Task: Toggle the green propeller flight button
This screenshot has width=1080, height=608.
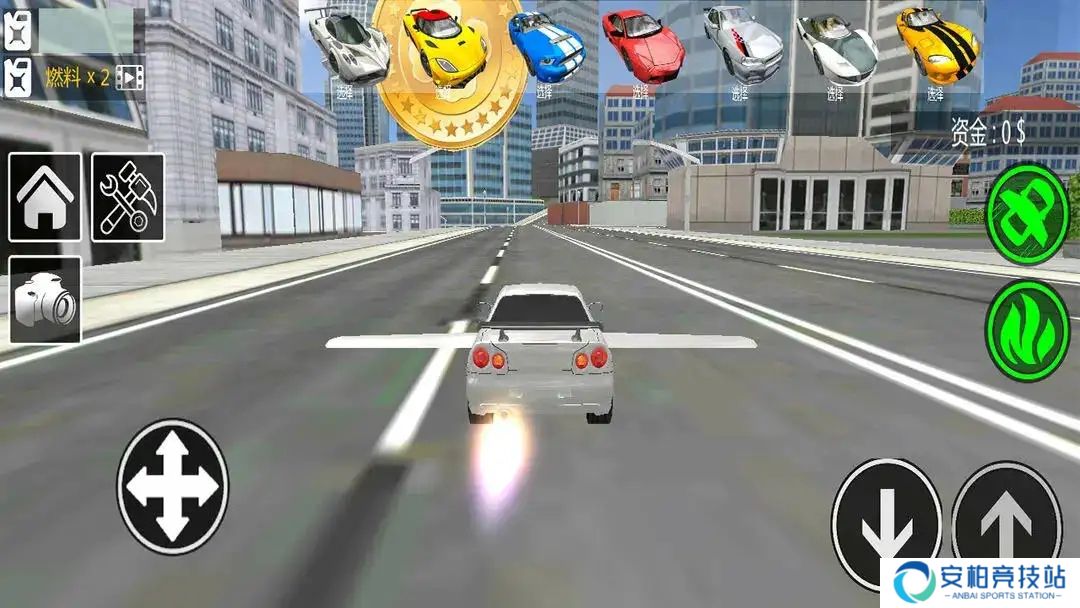Action: 1027,213
